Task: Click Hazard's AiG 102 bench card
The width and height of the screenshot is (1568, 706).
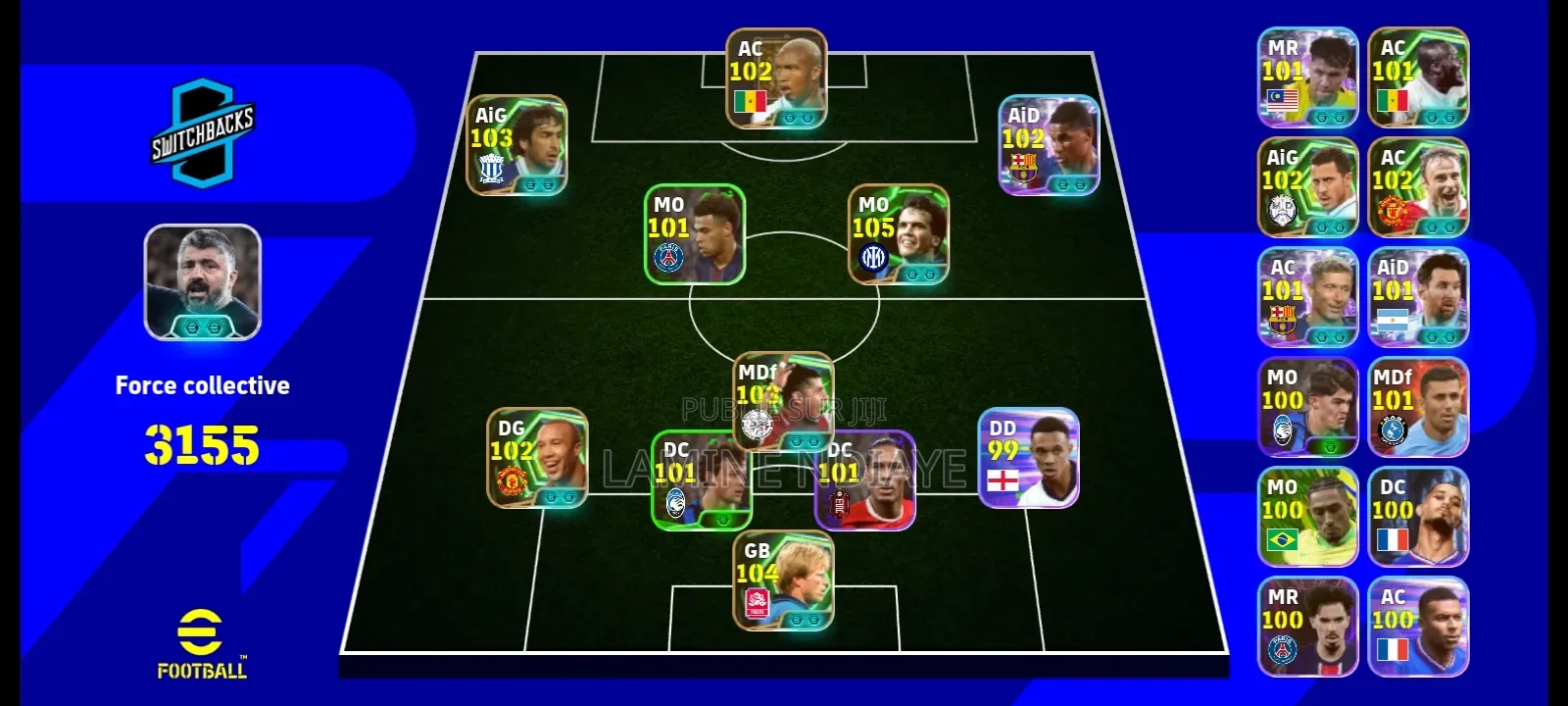Action: [x=1308, y=186]
